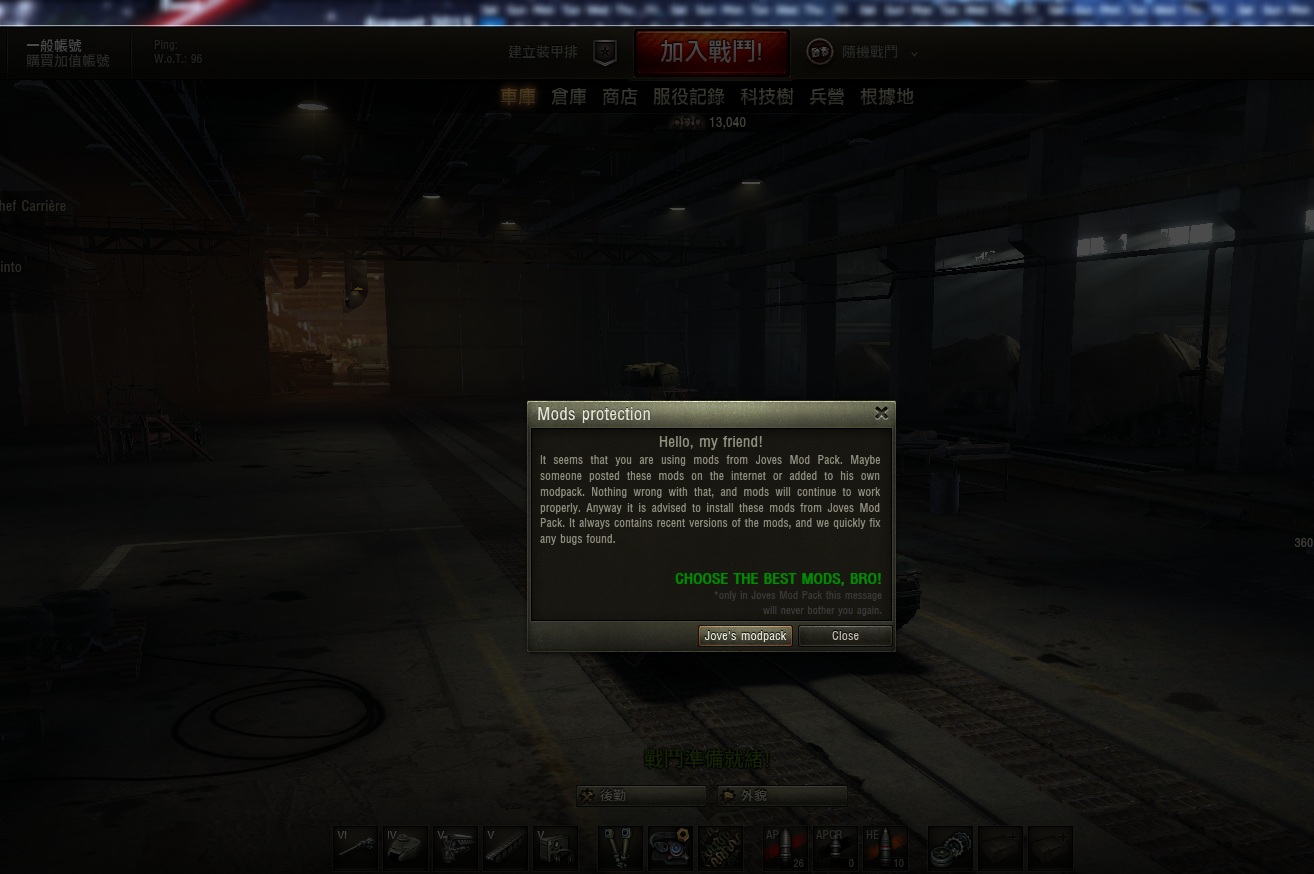View the 服役記錄 service record tab
The height and width of the screenshot is (874, 1314).
[x=688, y=97]
